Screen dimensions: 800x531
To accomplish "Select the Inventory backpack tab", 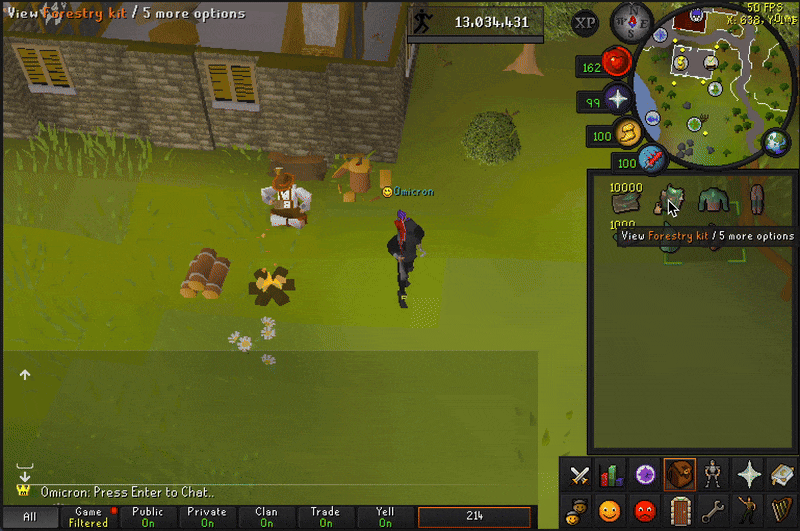I will (x=680, y=474).
